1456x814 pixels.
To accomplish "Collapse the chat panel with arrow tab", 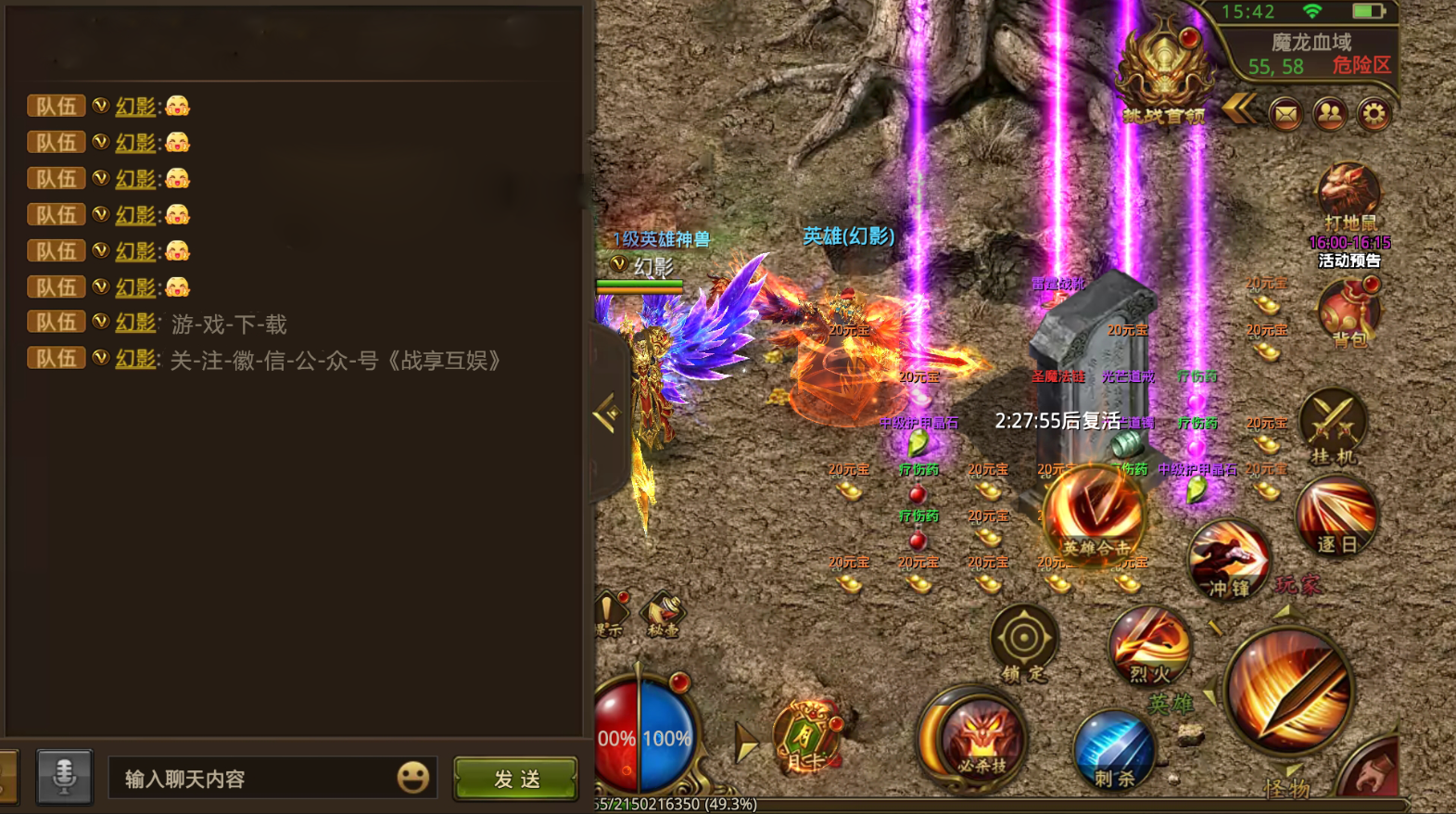I will 607,414.
